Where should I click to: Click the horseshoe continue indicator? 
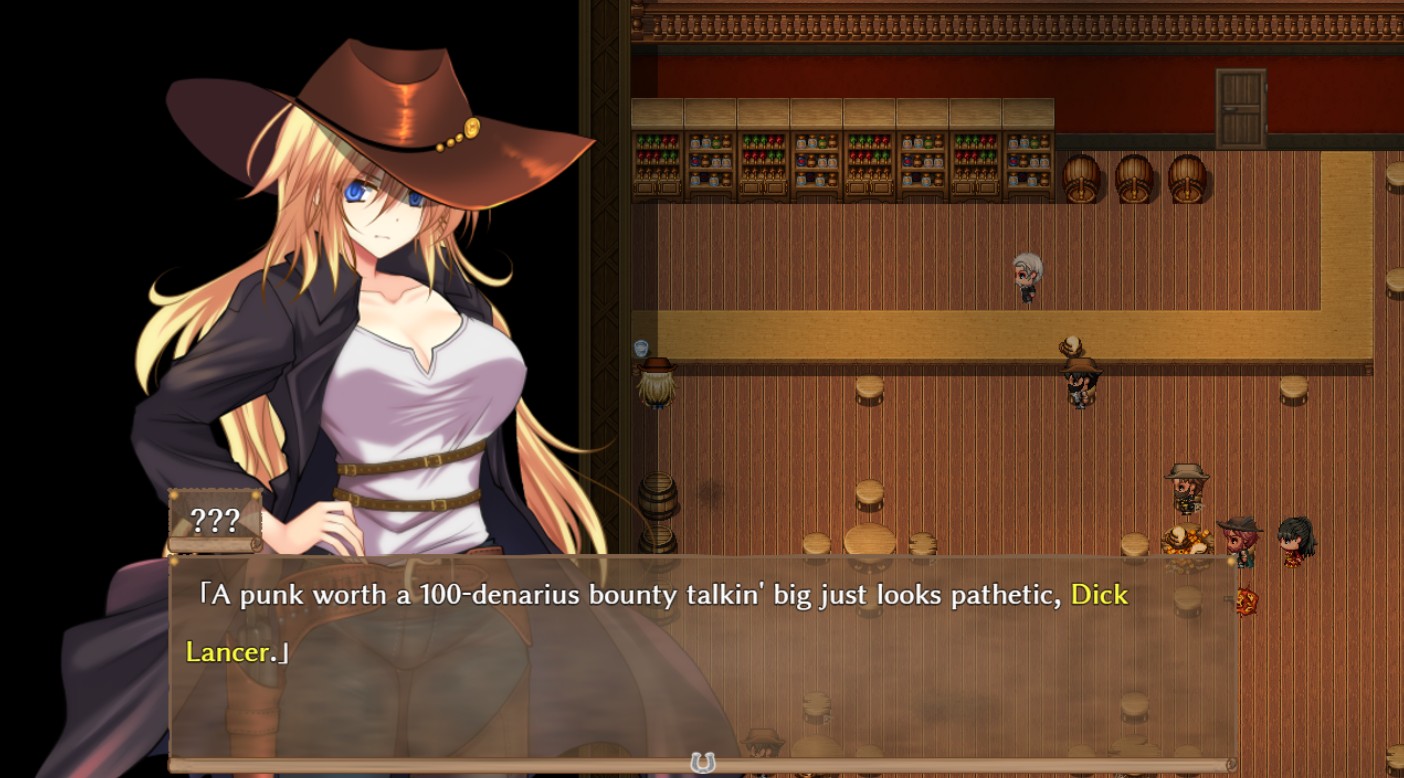tap(702, 762)
